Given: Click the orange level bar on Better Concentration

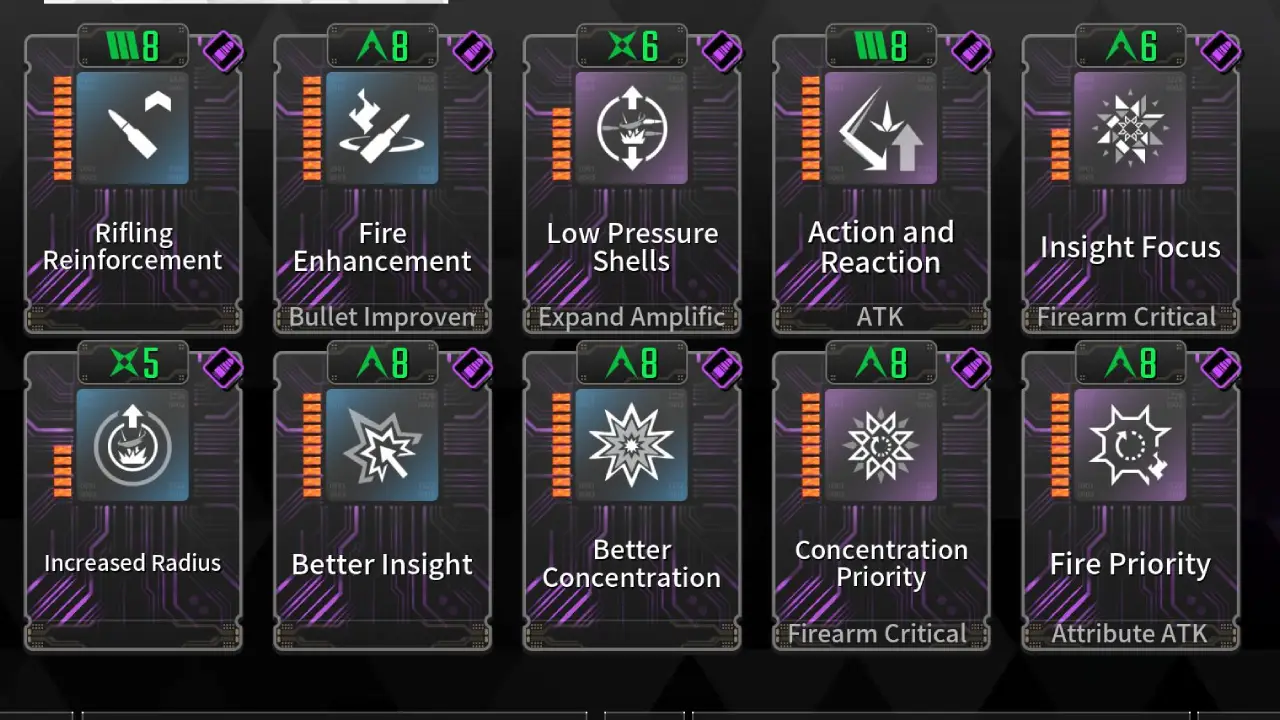Looking at the screenshot, I should point(561,443).
